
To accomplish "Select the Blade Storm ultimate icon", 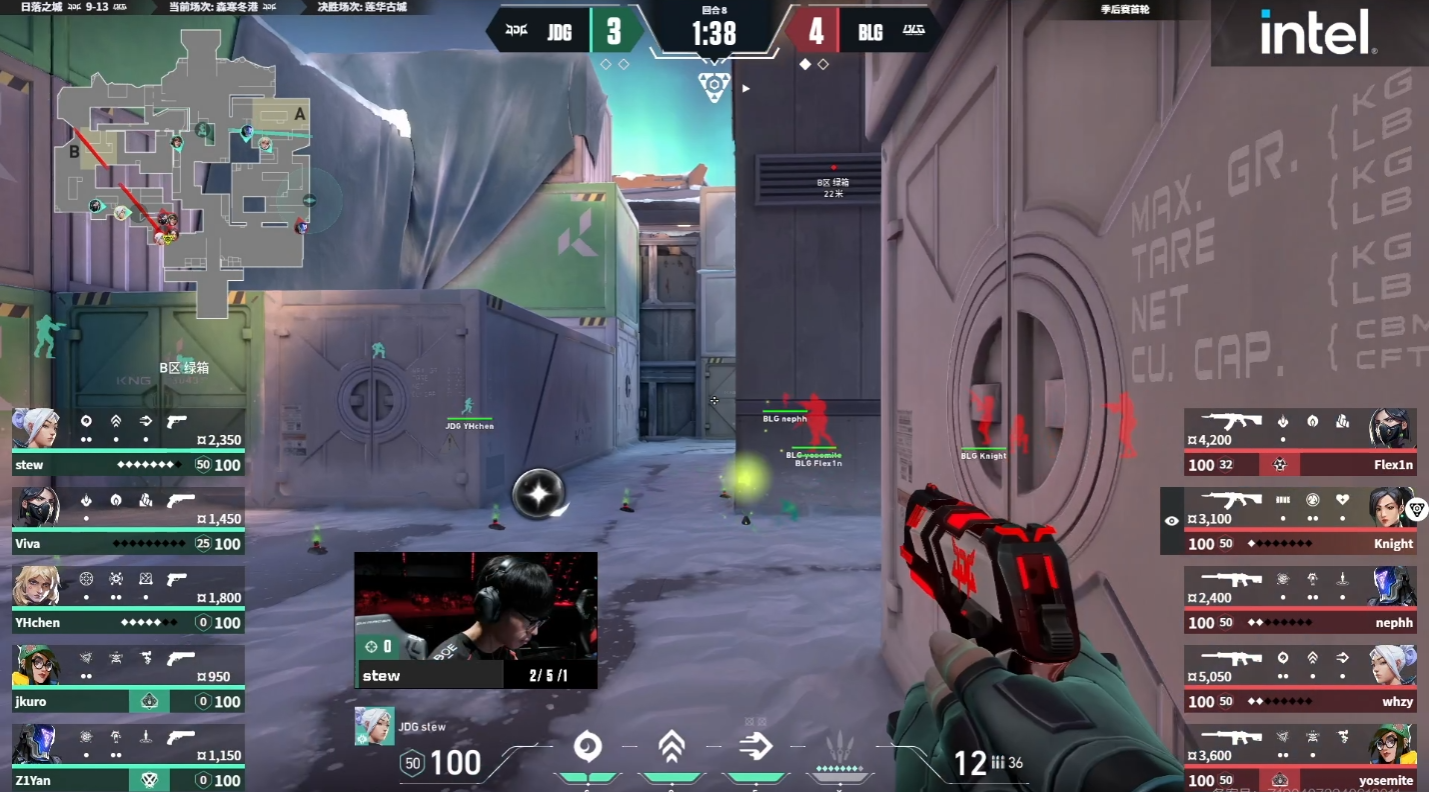I will [x=839, y=746].
